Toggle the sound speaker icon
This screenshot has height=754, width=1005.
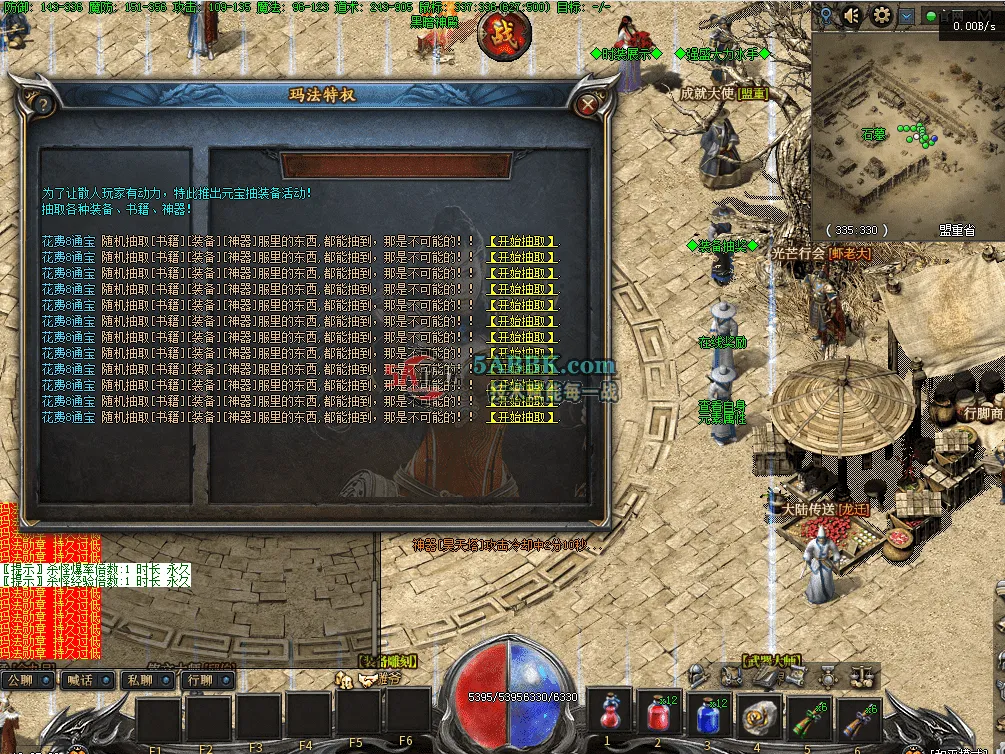point(852,16)
